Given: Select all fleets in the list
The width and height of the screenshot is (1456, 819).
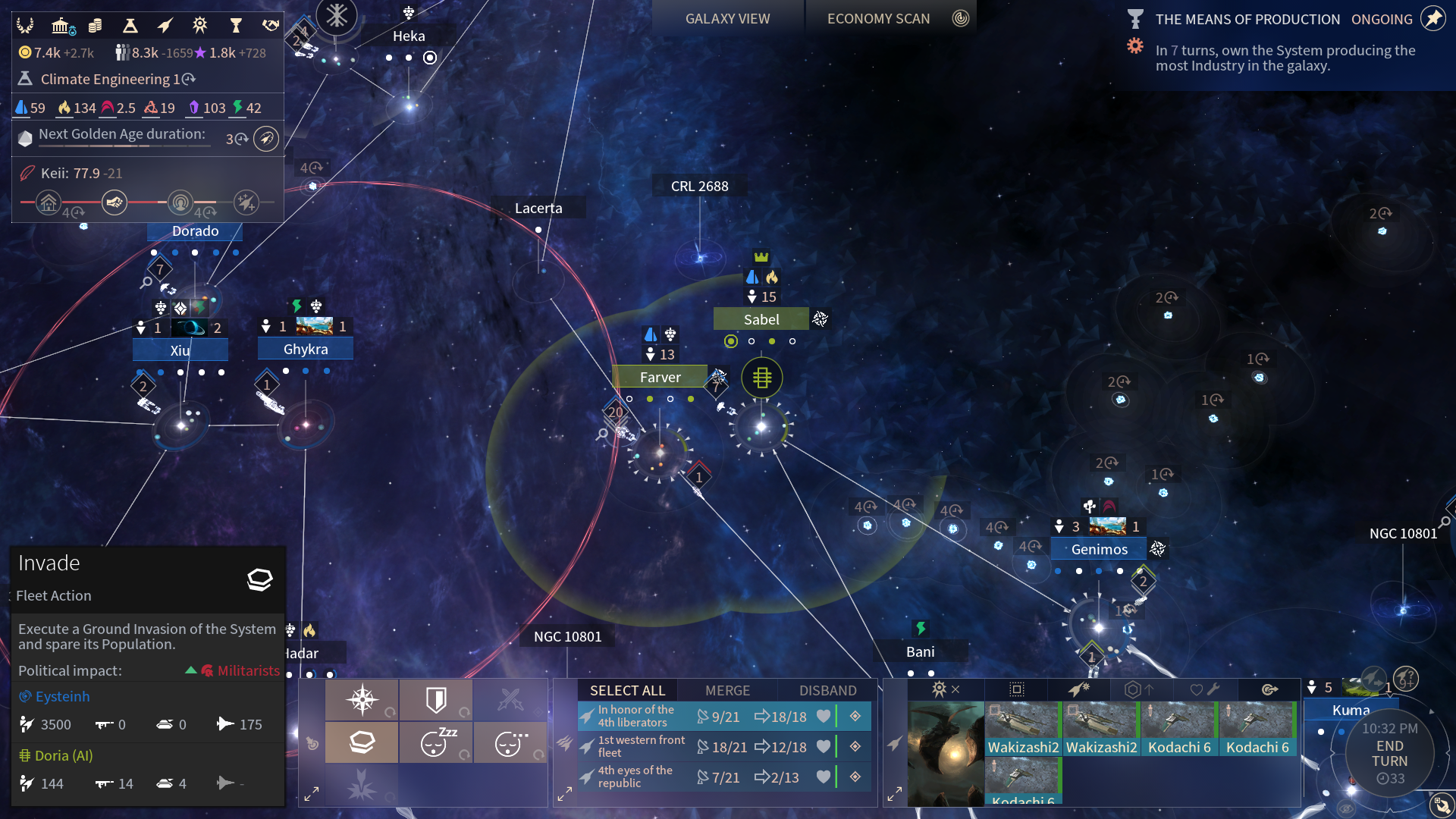Looking at the screenshot, I should [627, 690].
